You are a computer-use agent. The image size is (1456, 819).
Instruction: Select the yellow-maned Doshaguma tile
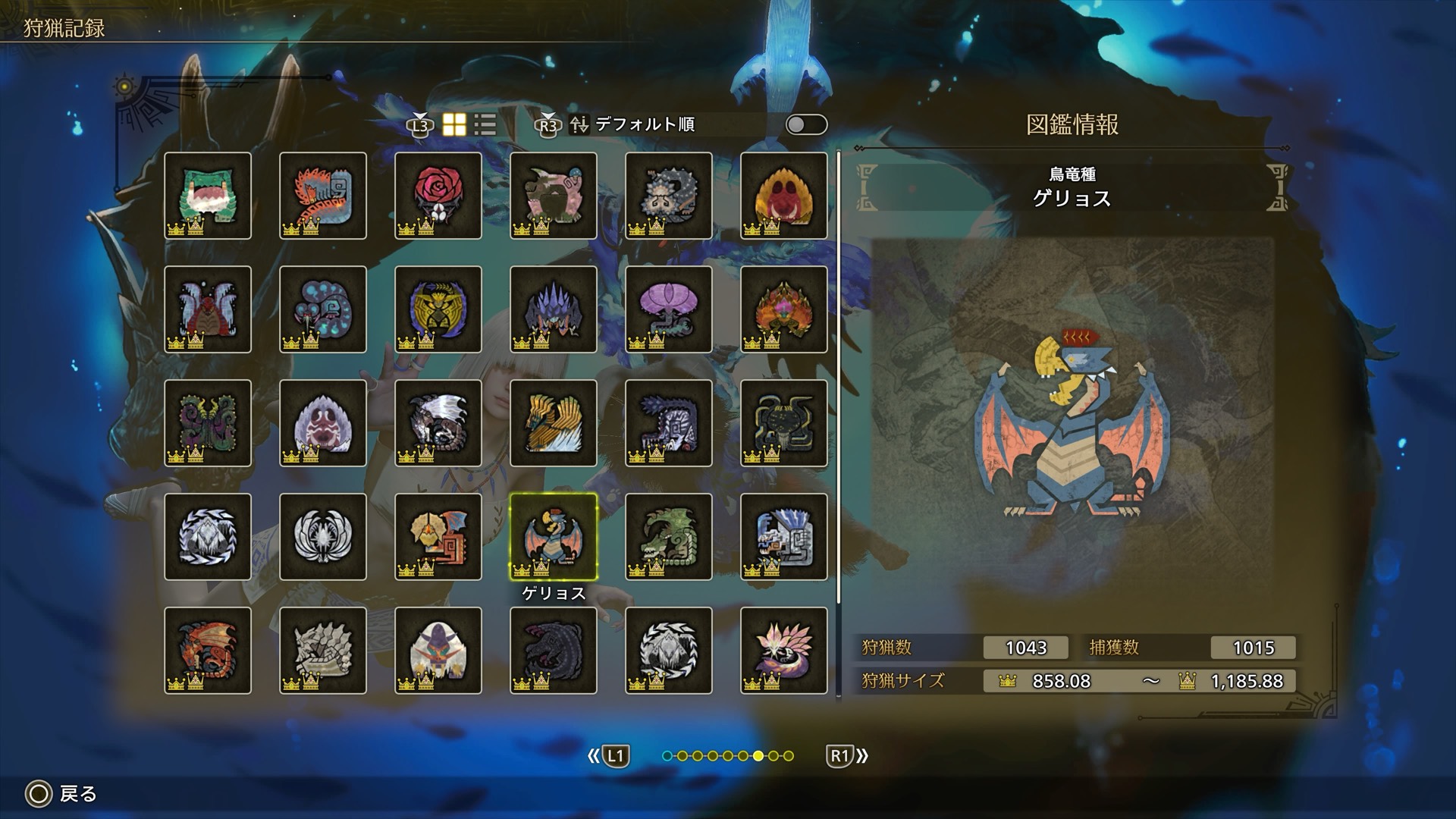[x=784, y=196]
